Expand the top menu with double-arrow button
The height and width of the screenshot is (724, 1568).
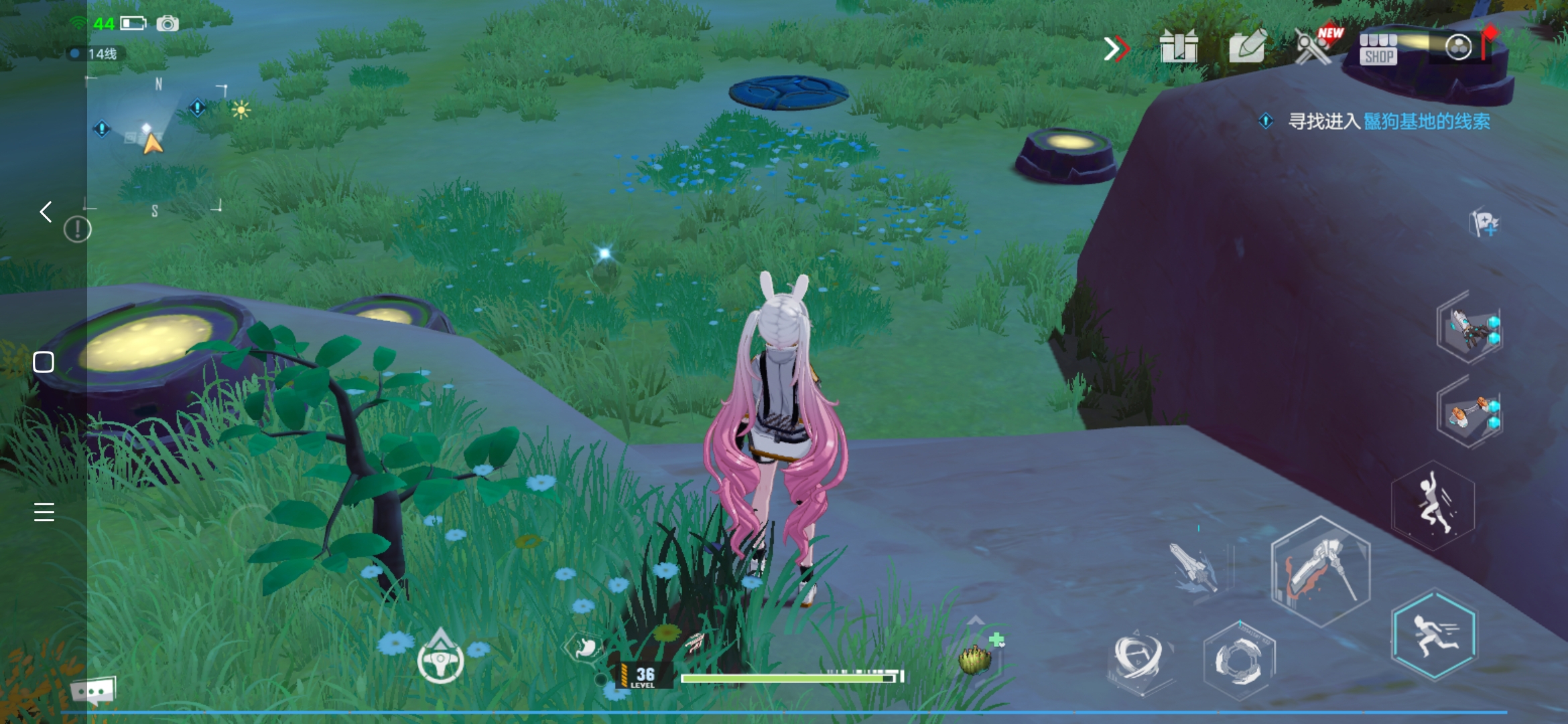click(1116, 48)
